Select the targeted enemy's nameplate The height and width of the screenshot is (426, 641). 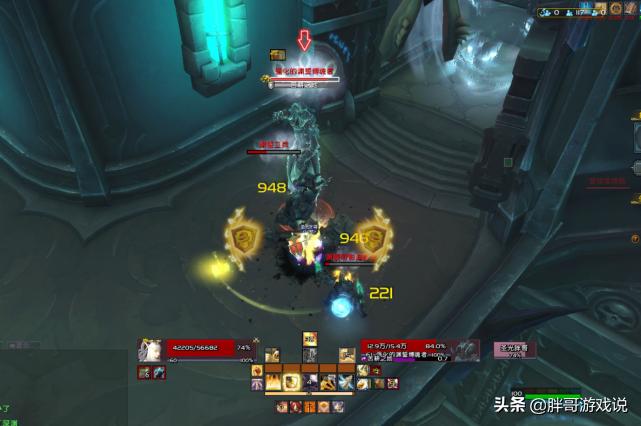(x=304, y=77)
